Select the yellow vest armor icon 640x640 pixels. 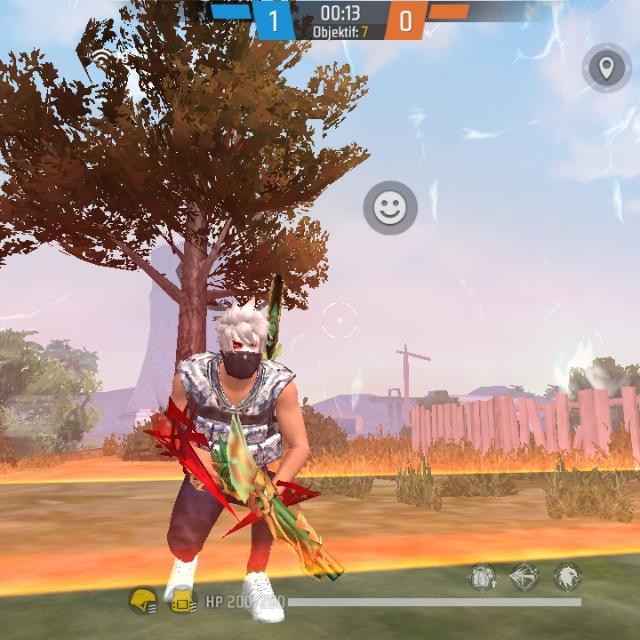[x=182, y=600]
